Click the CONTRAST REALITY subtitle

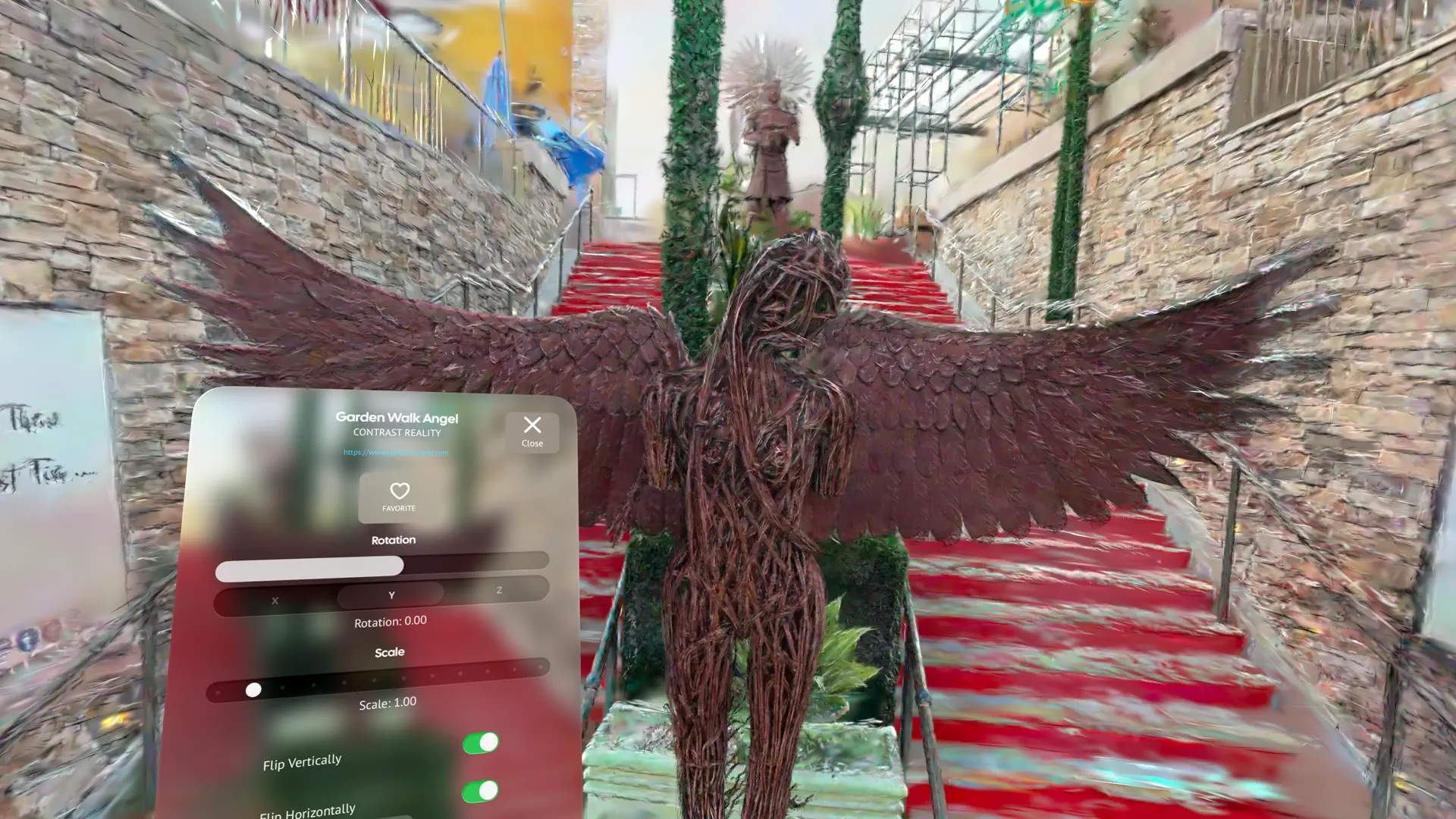click(x=396, y=432)
